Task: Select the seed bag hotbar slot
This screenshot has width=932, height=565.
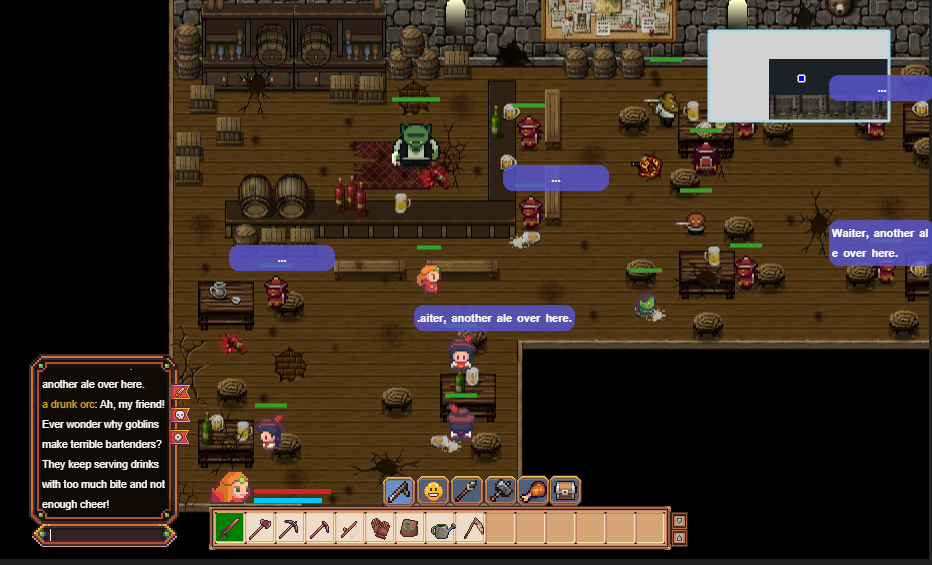Action: coord(410,528)
